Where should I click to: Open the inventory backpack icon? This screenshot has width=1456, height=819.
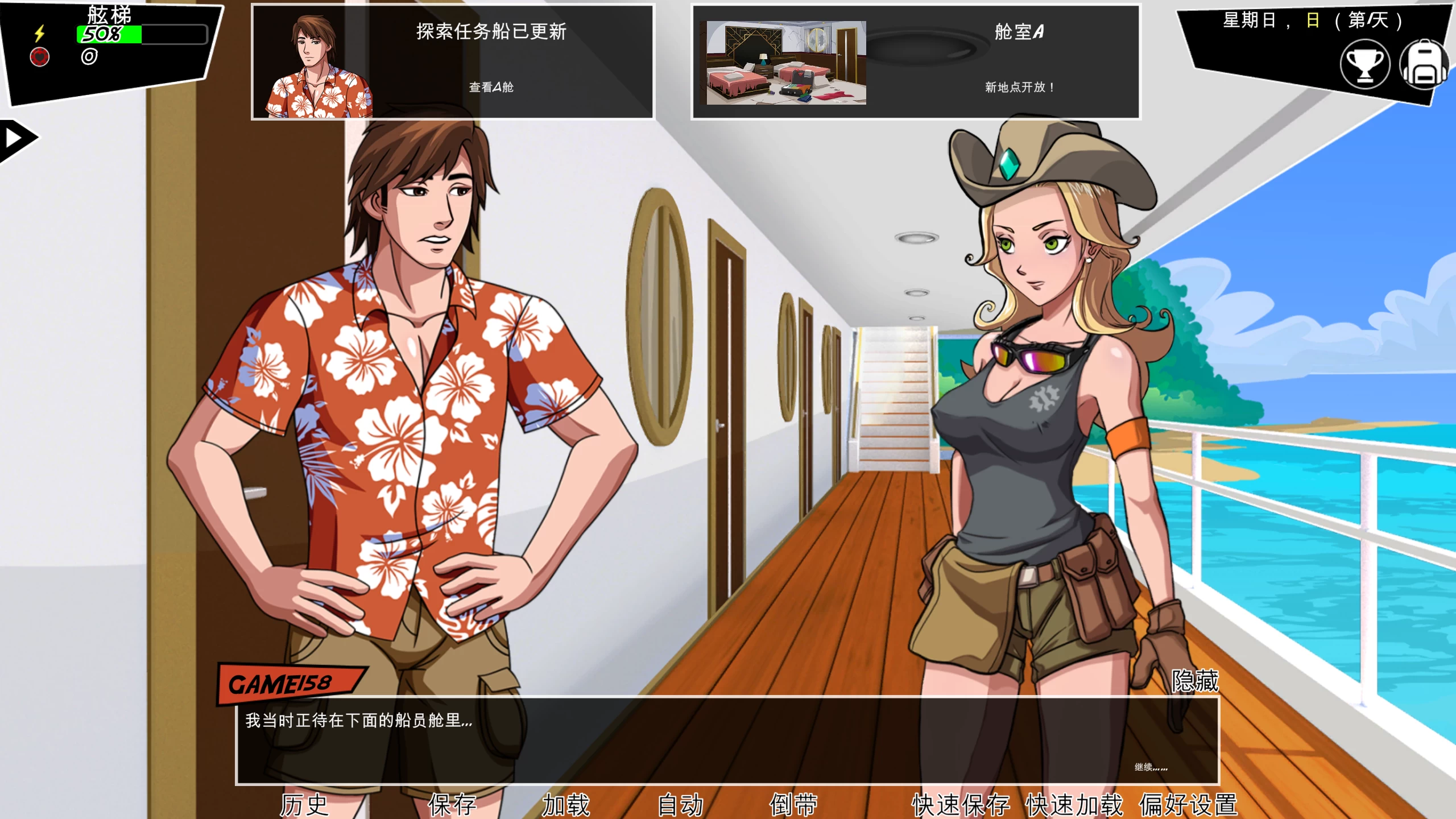tap(1428, 64)
